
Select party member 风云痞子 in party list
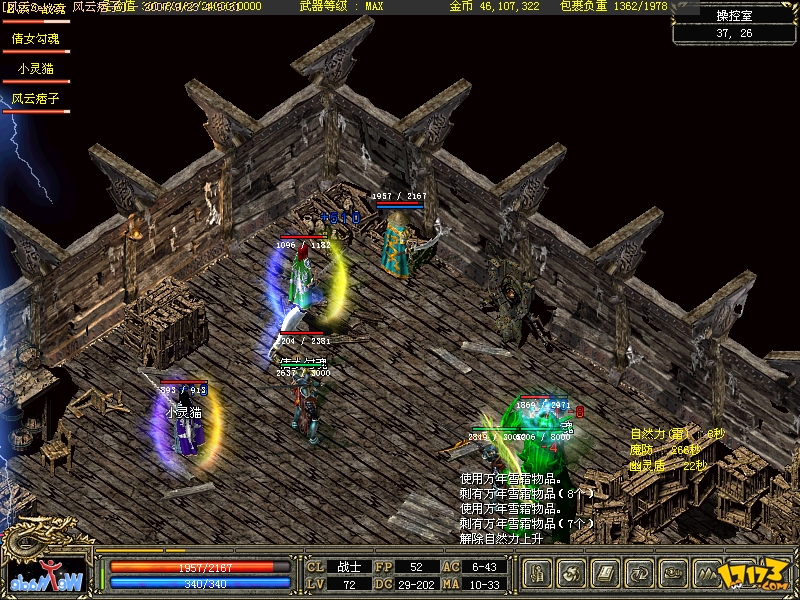coord(36,99)
